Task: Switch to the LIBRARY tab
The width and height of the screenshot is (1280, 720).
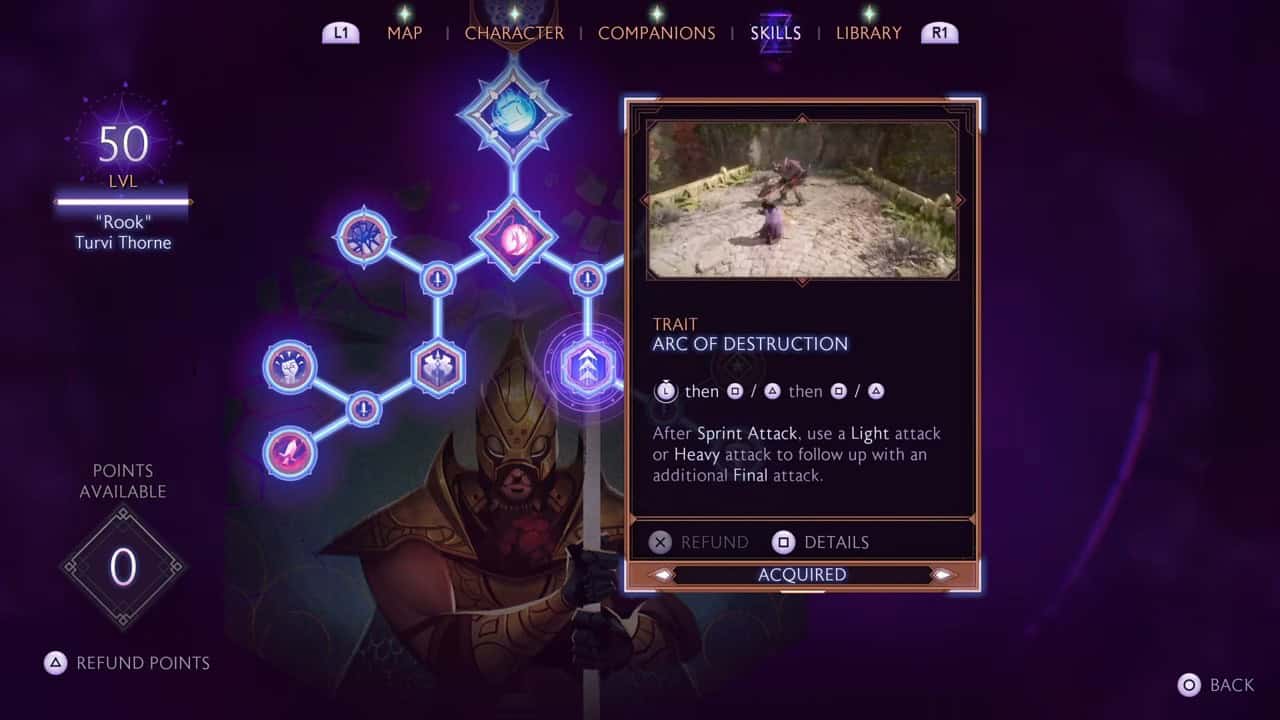Action: coord(866,32)
